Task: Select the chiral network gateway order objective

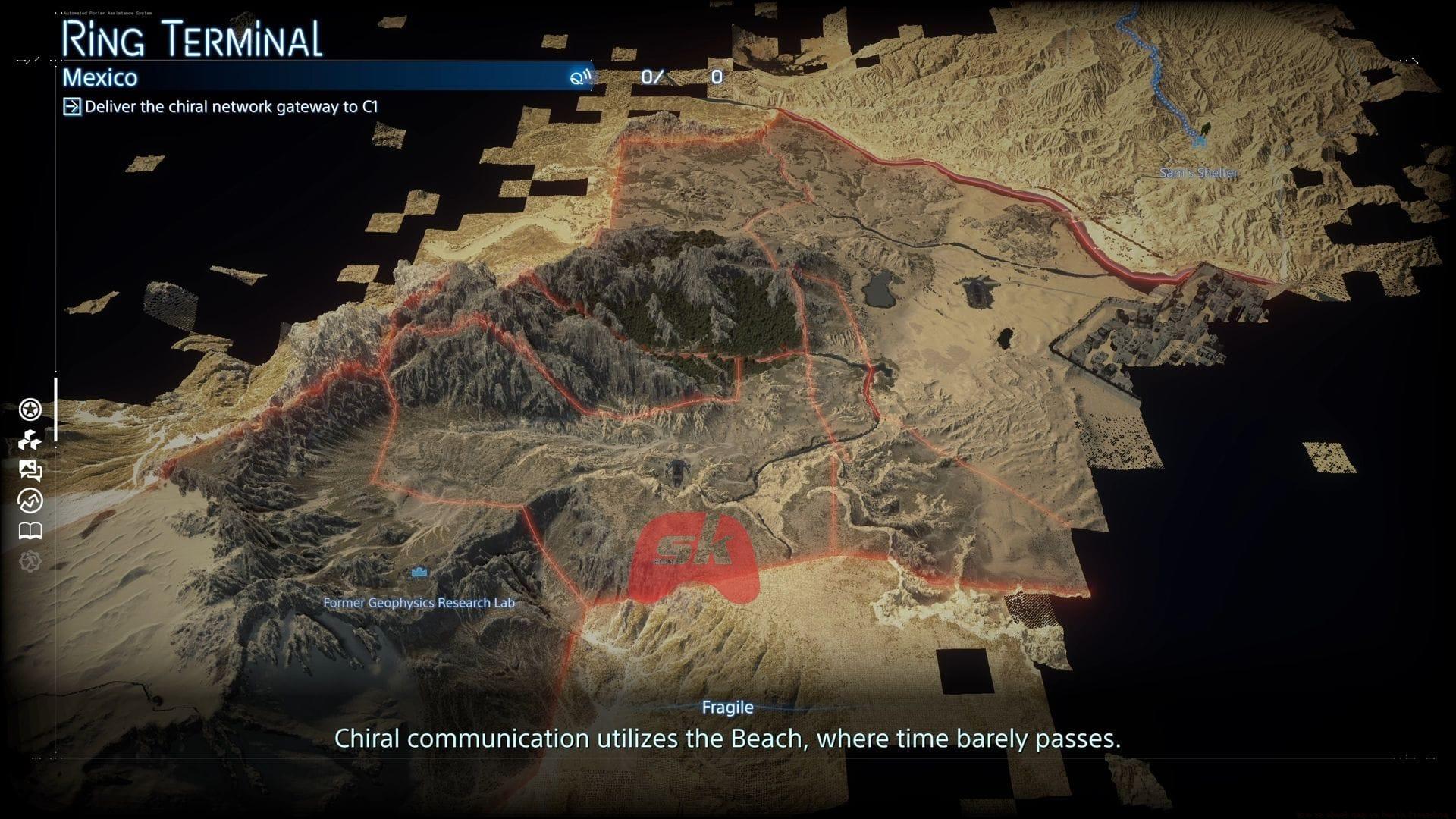Action: click(231, 107)
